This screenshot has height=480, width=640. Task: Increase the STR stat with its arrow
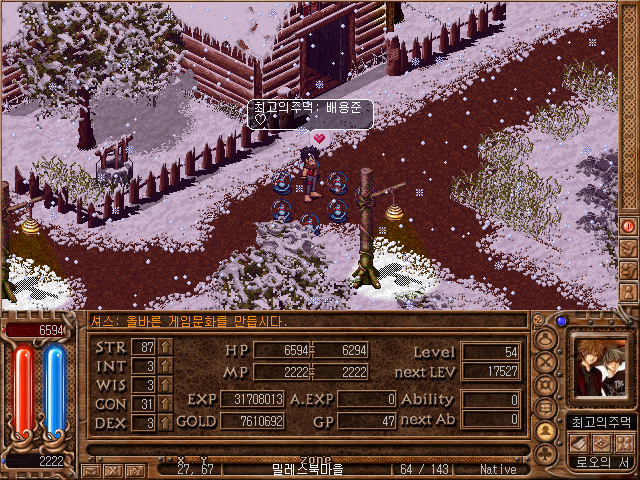click(165, 347)
